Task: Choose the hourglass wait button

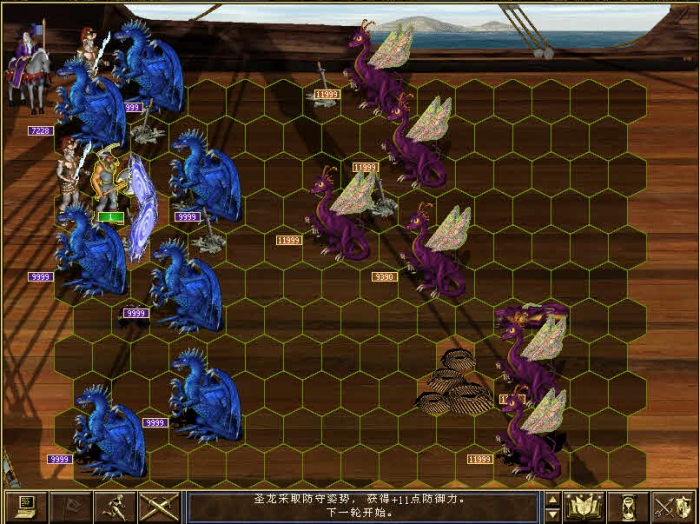Action: pyautogui.click(x=628, y=506)
